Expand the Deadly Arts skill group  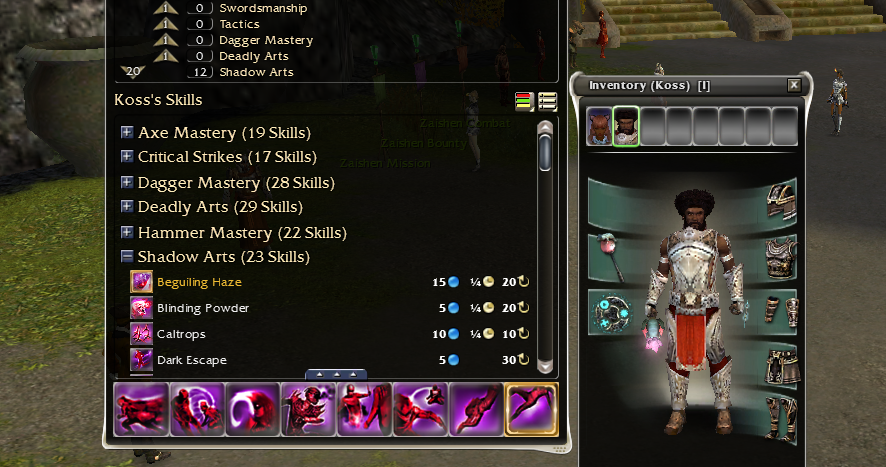coord(127,207)
